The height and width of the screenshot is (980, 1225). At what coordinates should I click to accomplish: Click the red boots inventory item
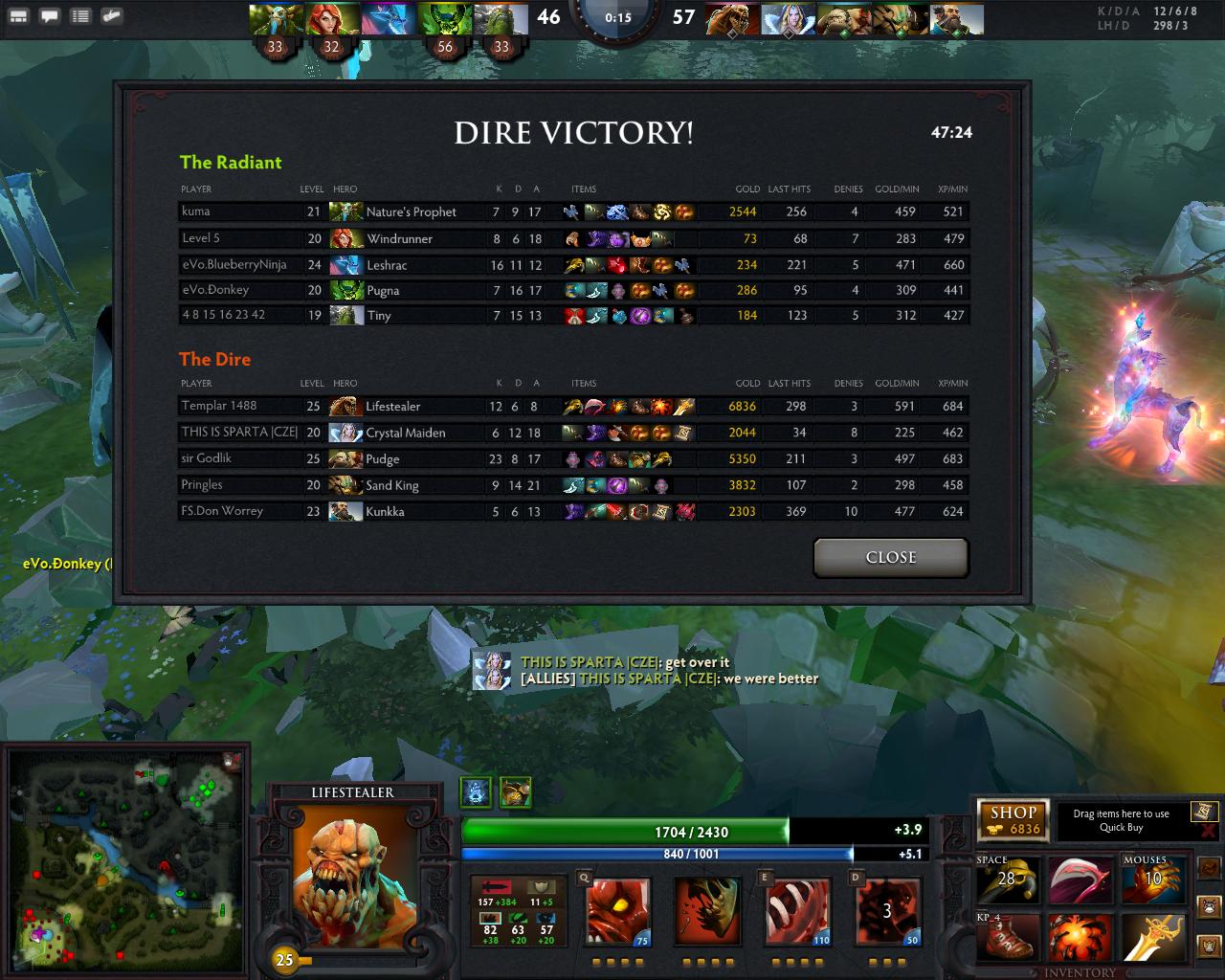pos(1008,937)
